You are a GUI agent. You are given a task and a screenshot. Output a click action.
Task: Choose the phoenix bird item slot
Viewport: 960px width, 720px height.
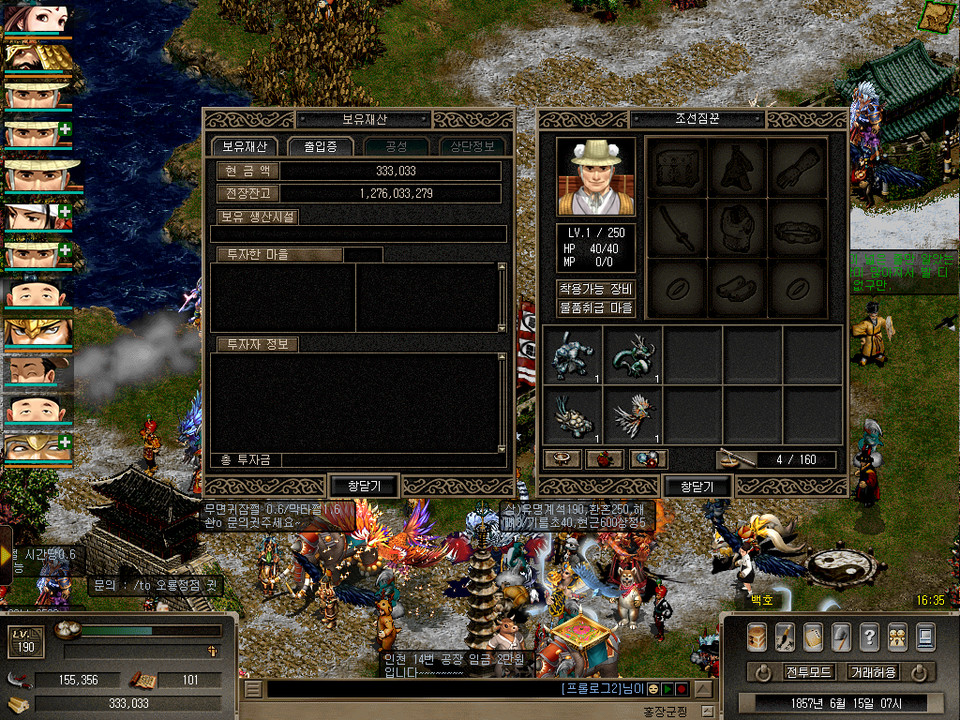(633, 415)
